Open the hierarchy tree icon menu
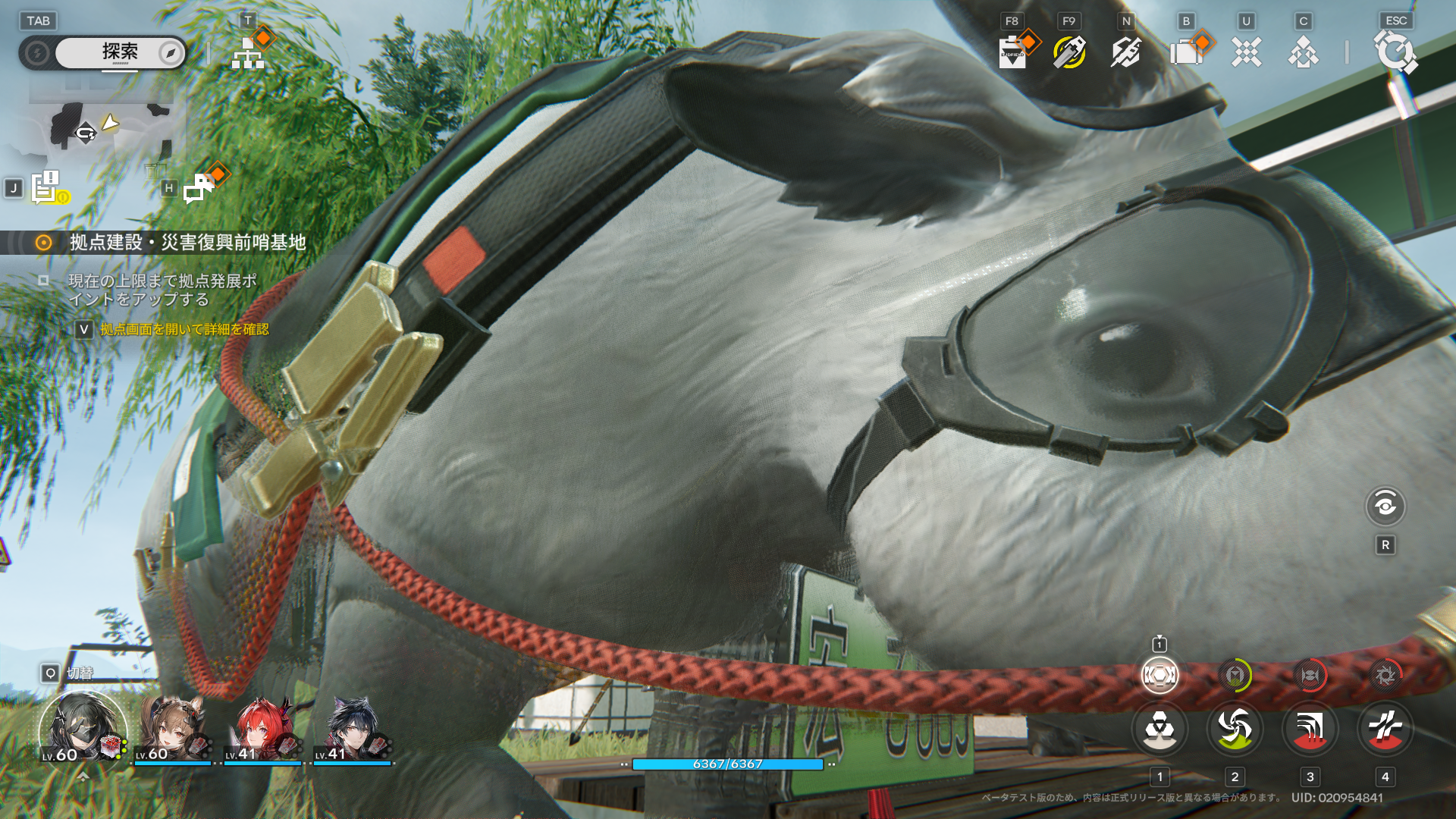The image size is (1456, 819). click(x=247, y=53)
